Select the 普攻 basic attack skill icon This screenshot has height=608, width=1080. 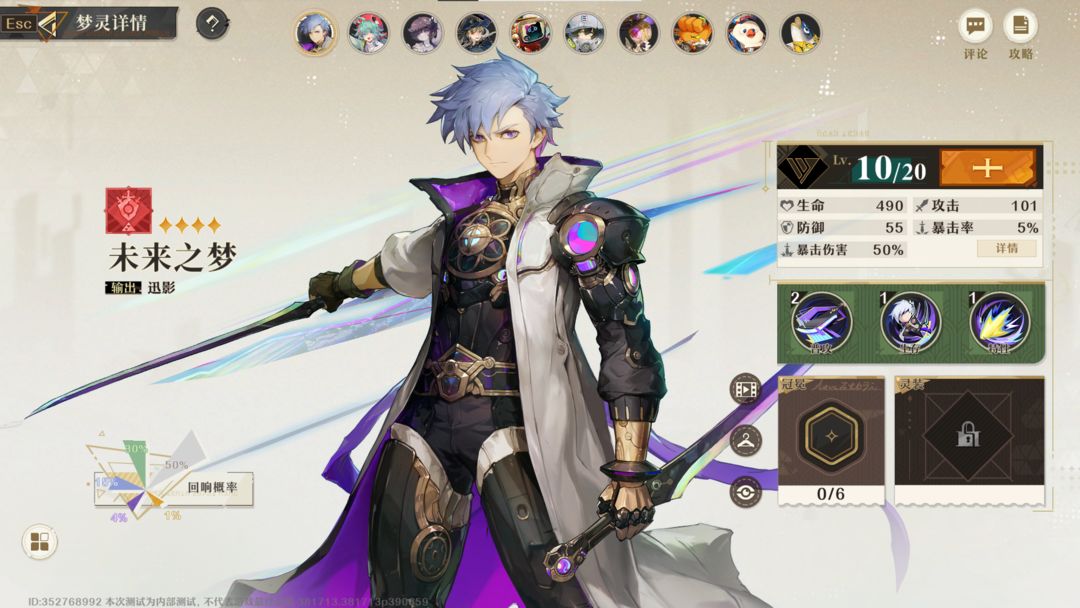tap(821, 322)
